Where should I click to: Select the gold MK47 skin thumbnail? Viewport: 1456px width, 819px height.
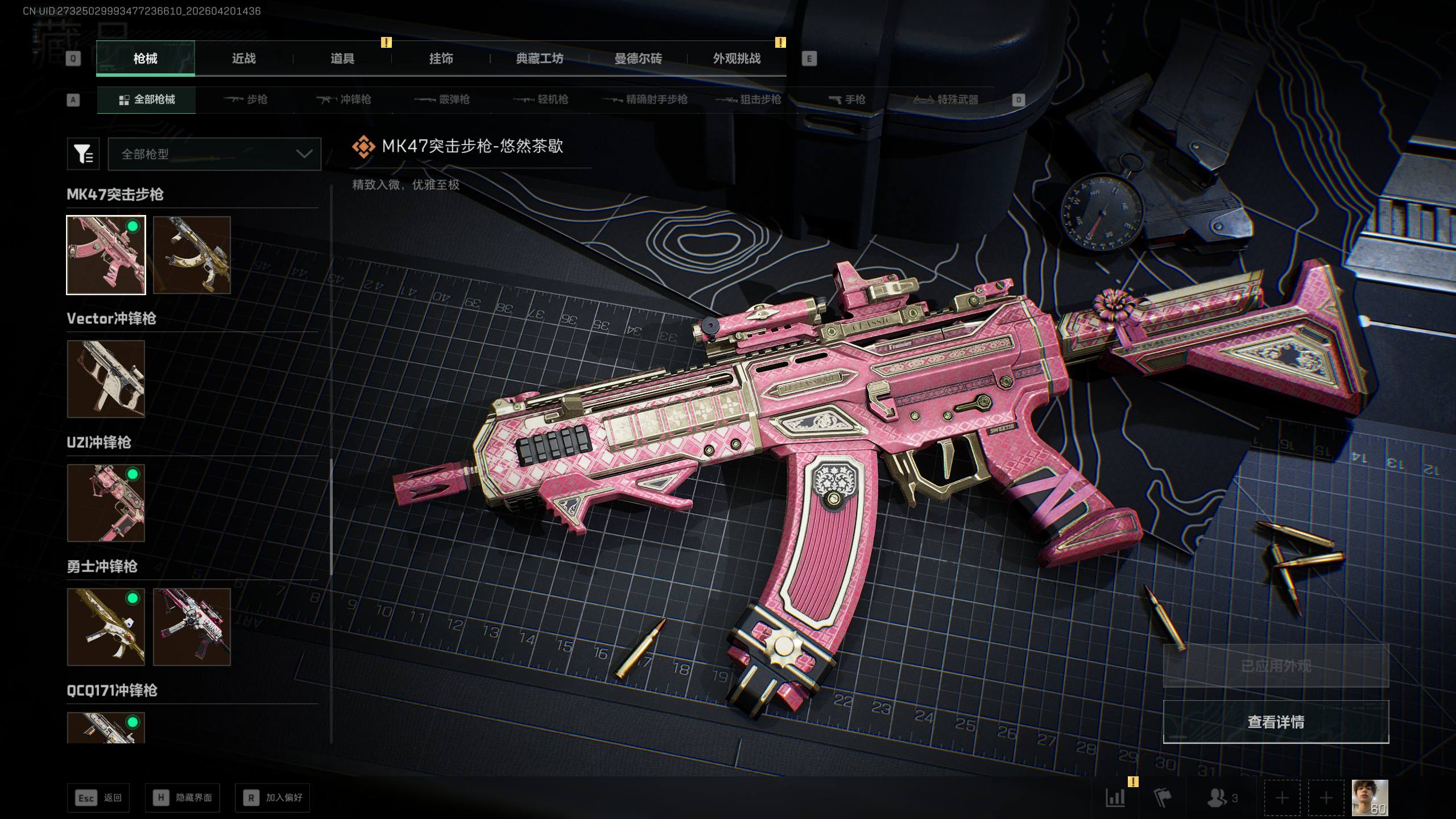pos(192,255)
